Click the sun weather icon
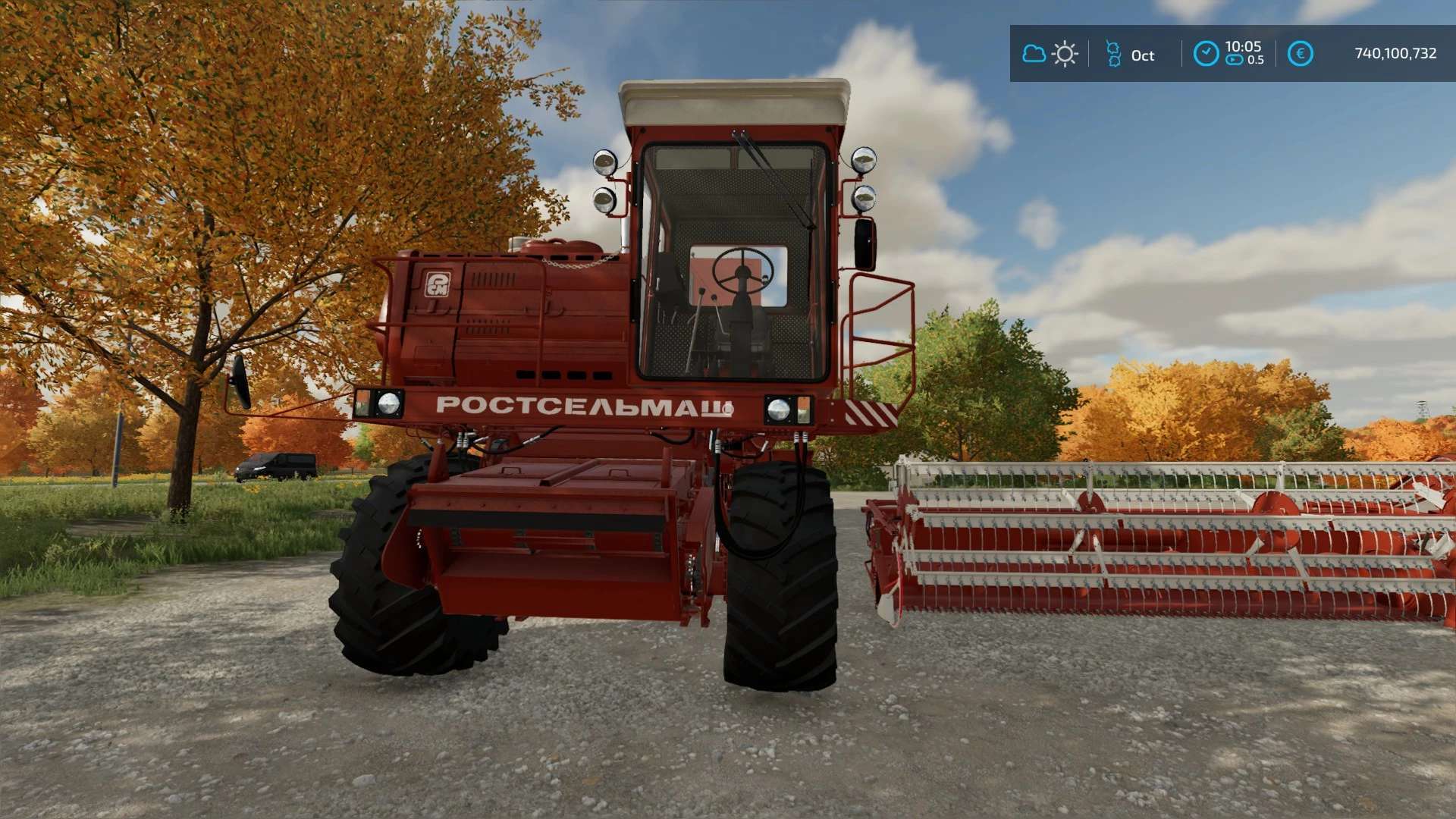 pyautogui.click(x=1065, y=54)
